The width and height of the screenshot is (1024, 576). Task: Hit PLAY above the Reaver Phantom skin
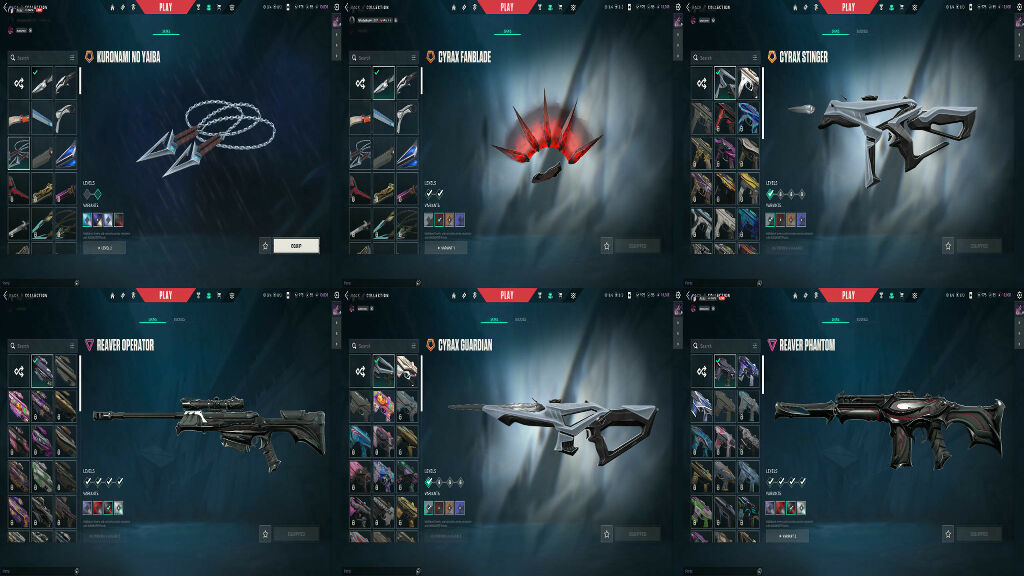click(x=848, y=295)
